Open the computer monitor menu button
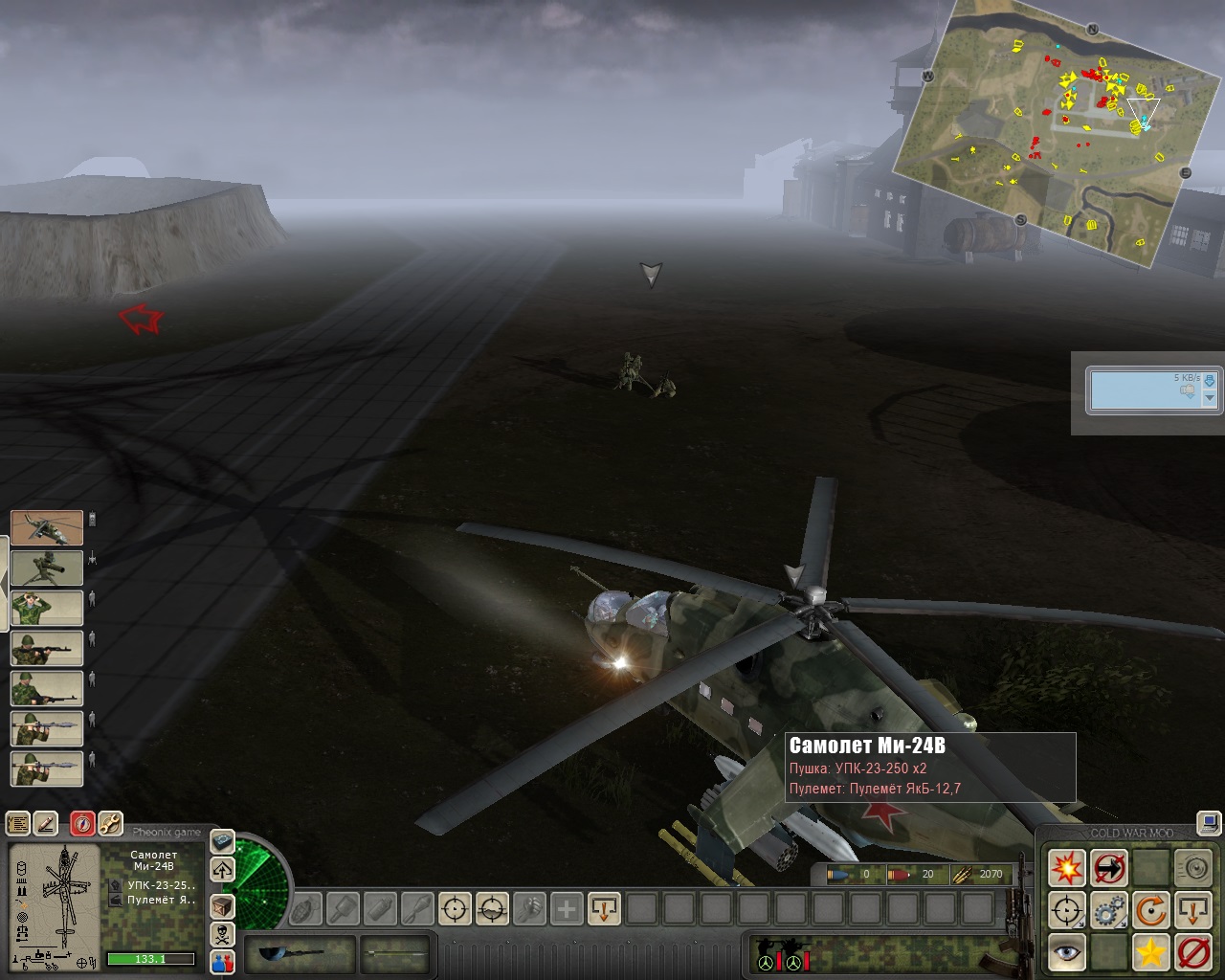 point(1208,823)
